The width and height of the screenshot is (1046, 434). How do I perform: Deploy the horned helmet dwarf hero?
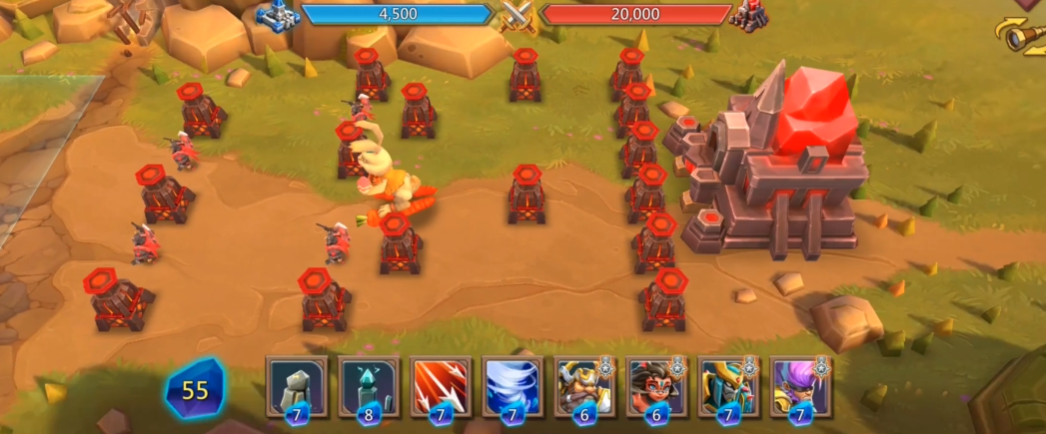[x=585, y=385]
